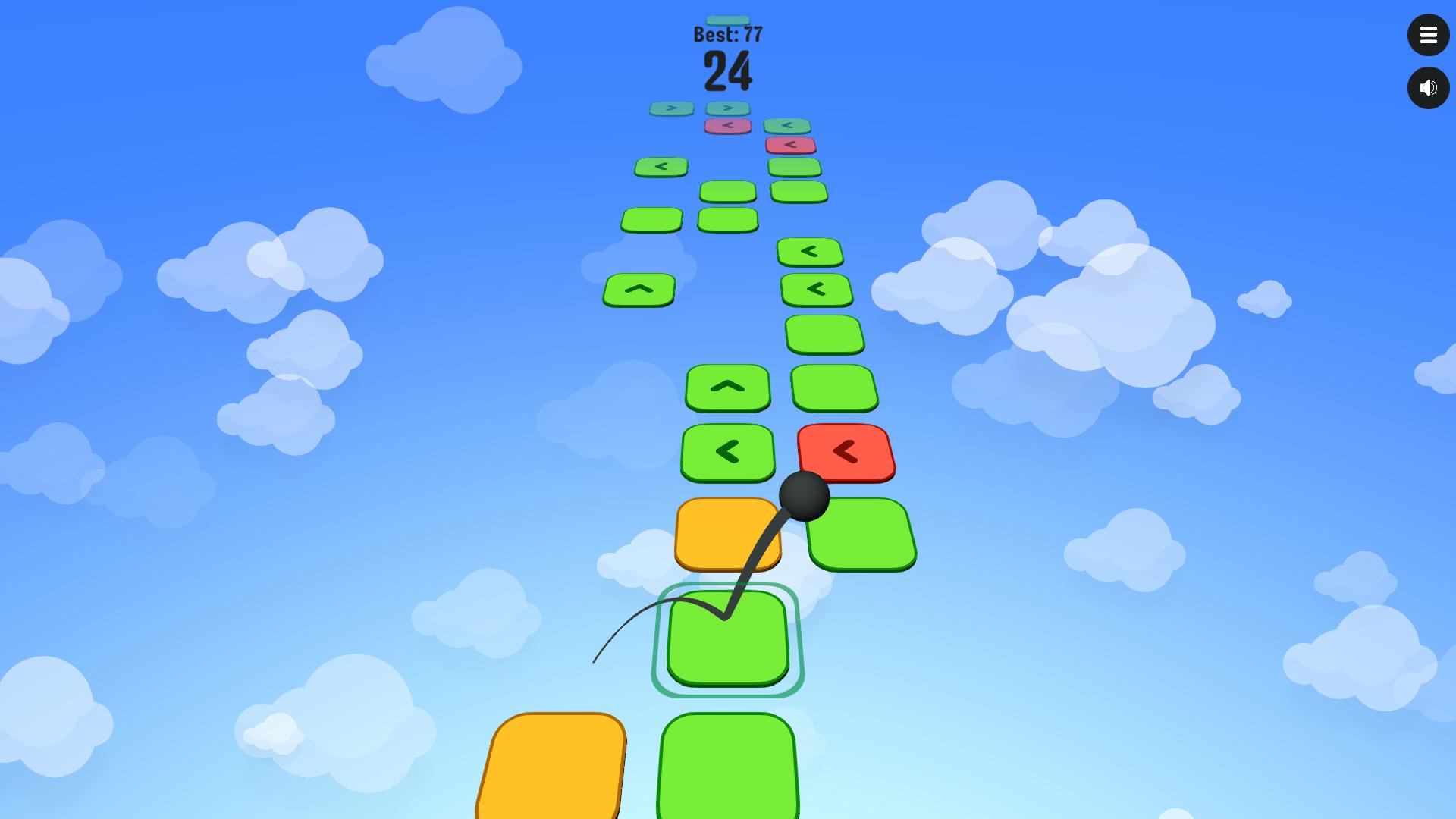Select the red left-arrow tile
The image size is (1456, 819).
(x=846, y=451)
